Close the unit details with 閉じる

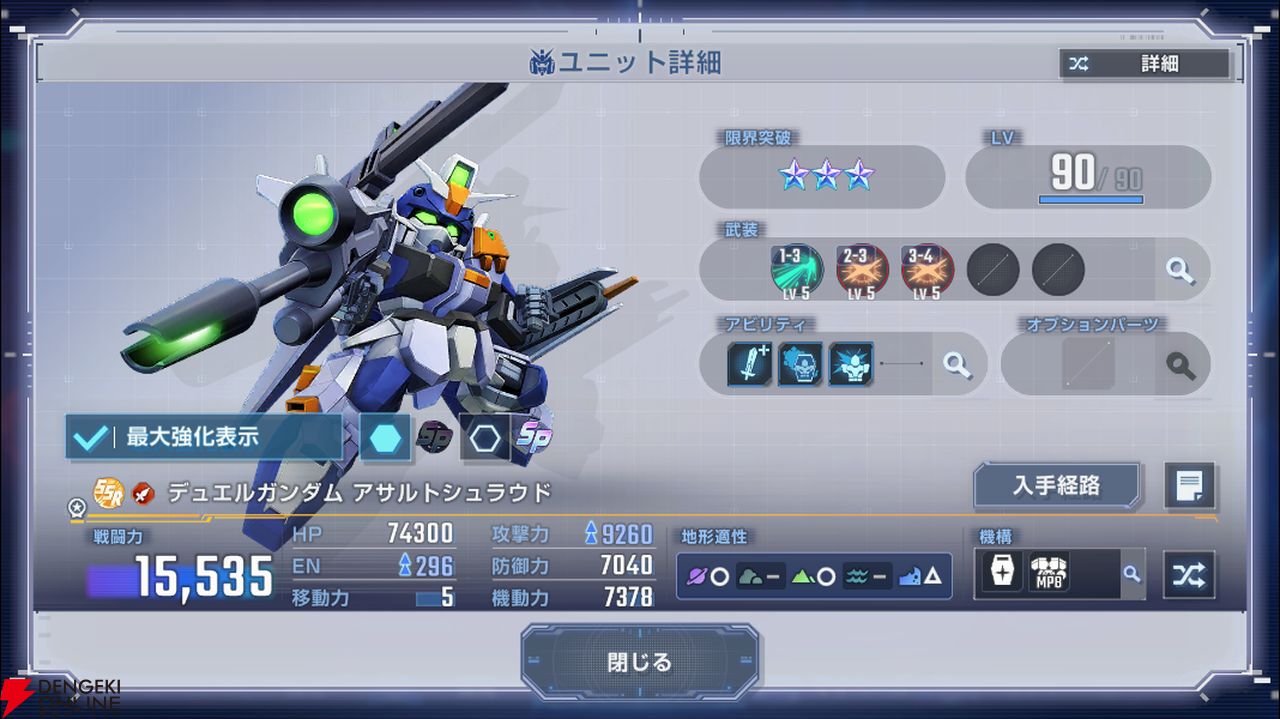click(640, 662)
